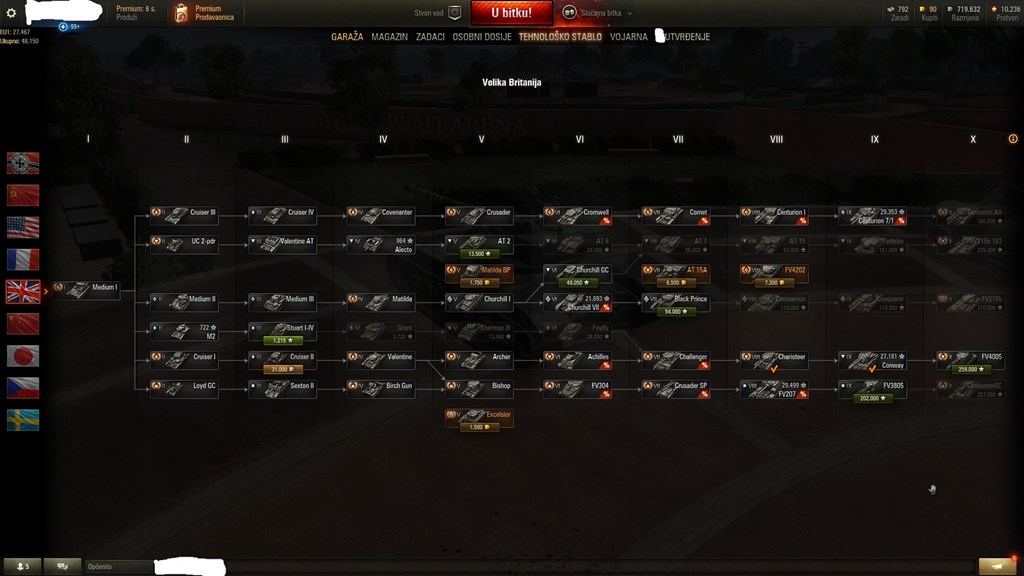Choose the USA nation flag
Screen dimensions: 1024x576
coord(23,227)
